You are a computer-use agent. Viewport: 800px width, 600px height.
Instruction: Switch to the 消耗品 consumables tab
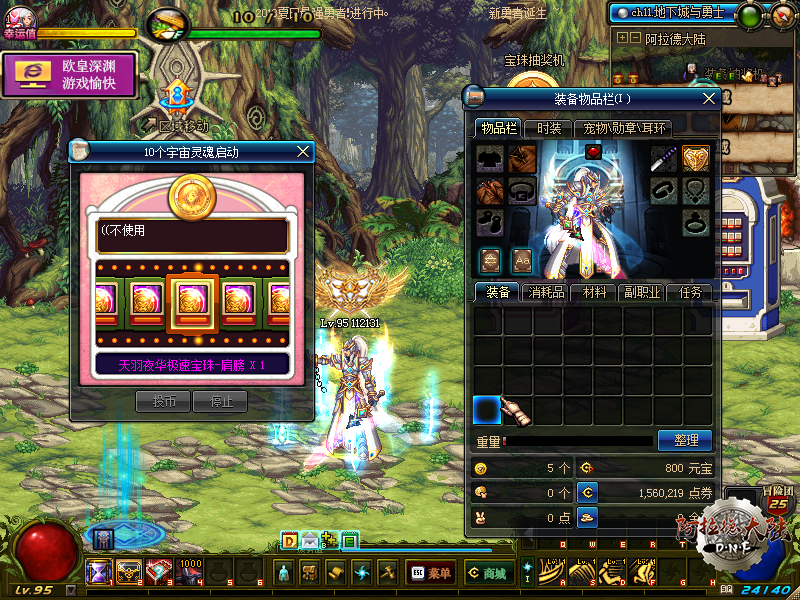pos(546,292)
